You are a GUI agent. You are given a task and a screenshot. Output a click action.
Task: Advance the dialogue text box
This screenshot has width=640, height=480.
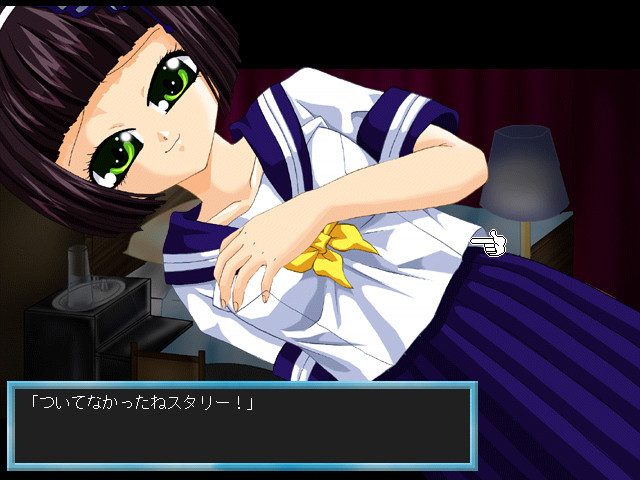click(240, 424)
